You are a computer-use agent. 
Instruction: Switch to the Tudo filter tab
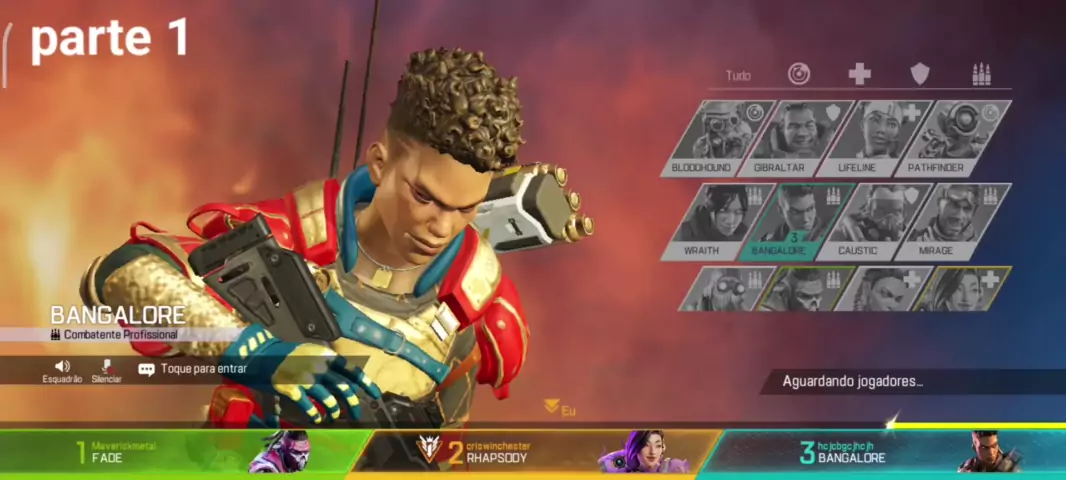(x=738, y=75)
